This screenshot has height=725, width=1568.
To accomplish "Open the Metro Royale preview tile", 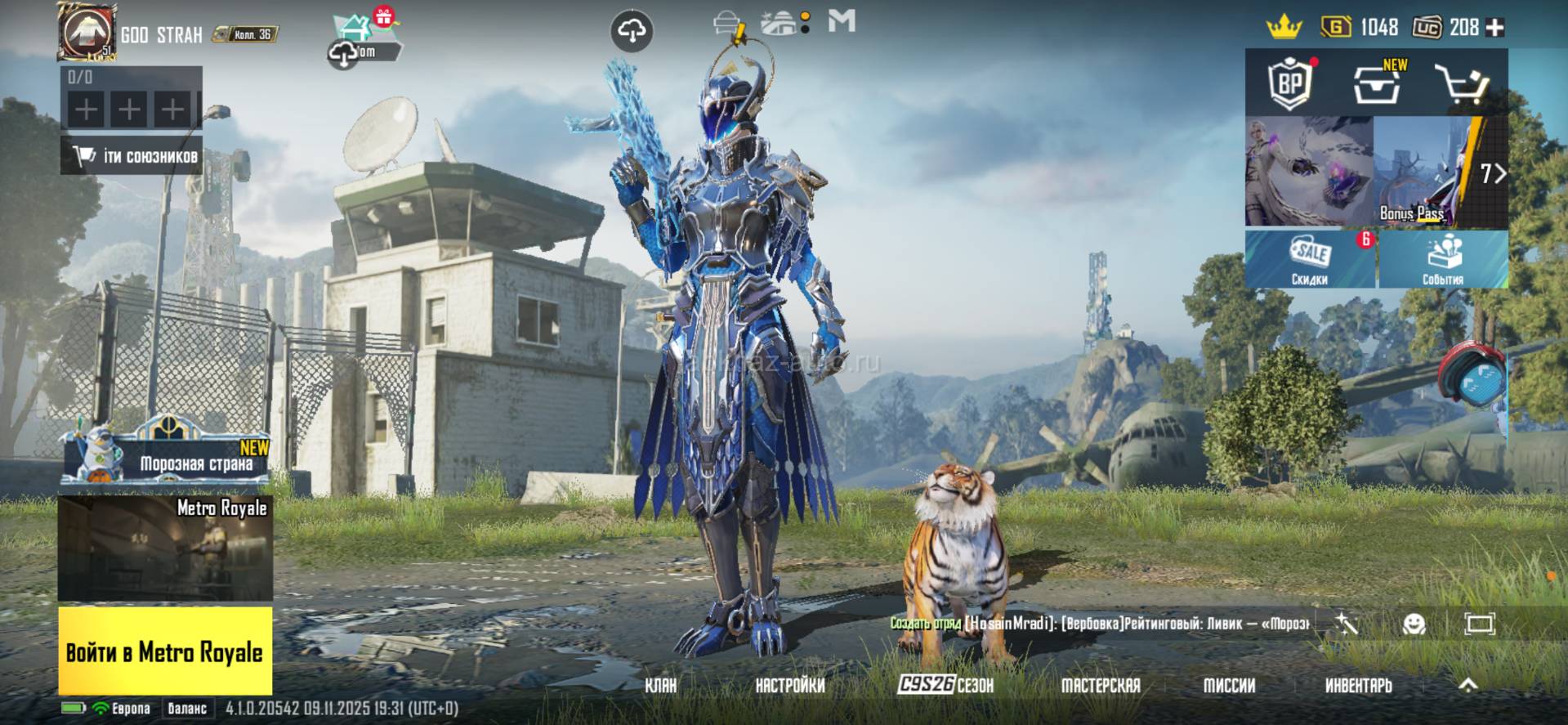I will (165, 548).
